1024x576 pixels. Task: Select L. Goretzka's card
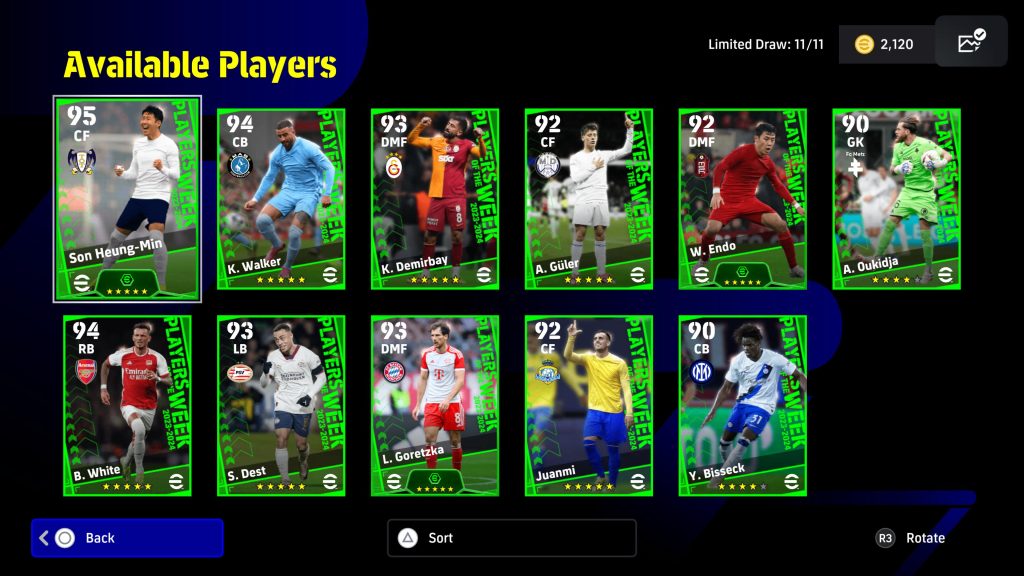point(435,405)
